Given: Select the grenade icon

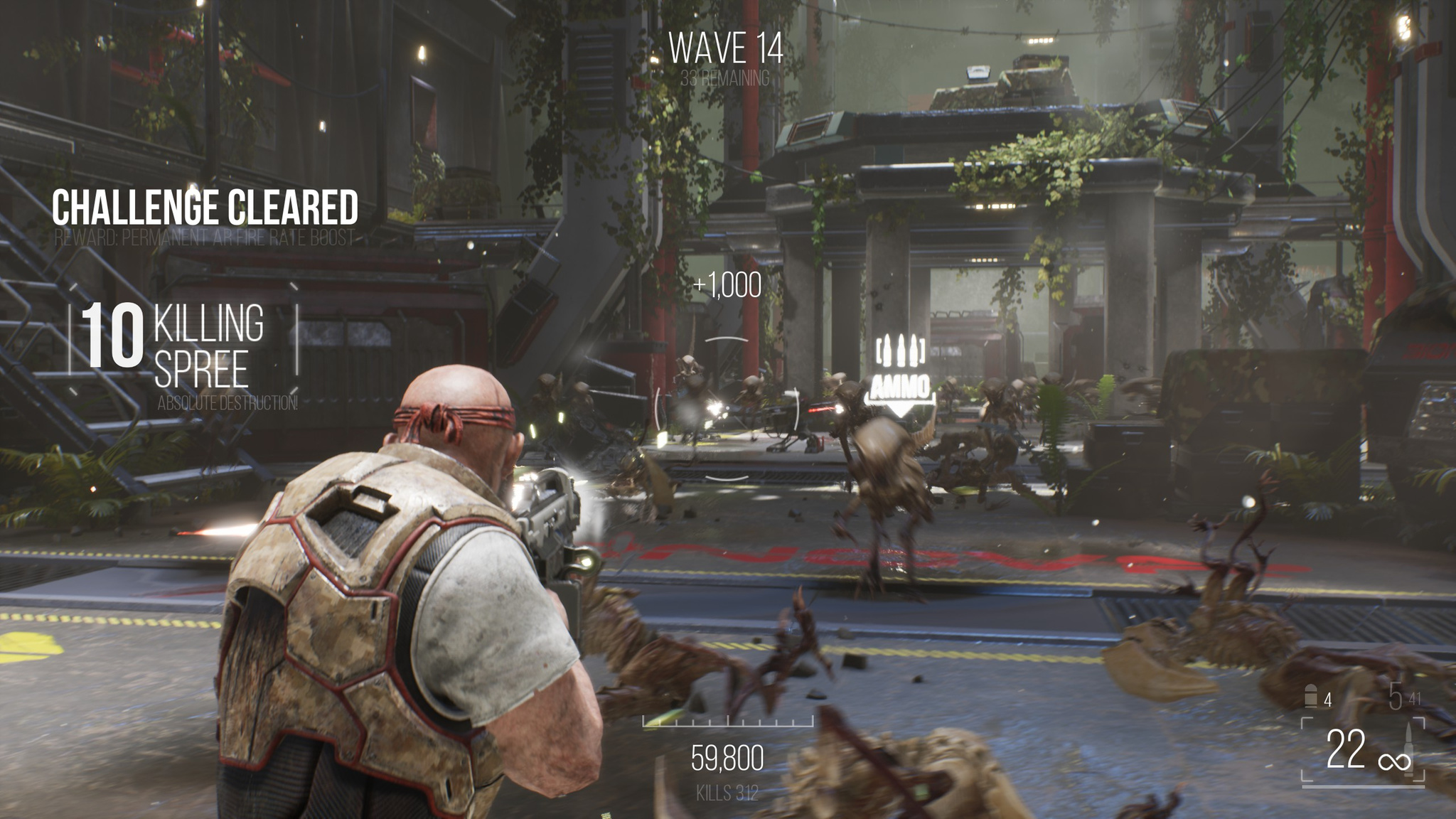Looking at the screenshot, I should click(1312, 697).
